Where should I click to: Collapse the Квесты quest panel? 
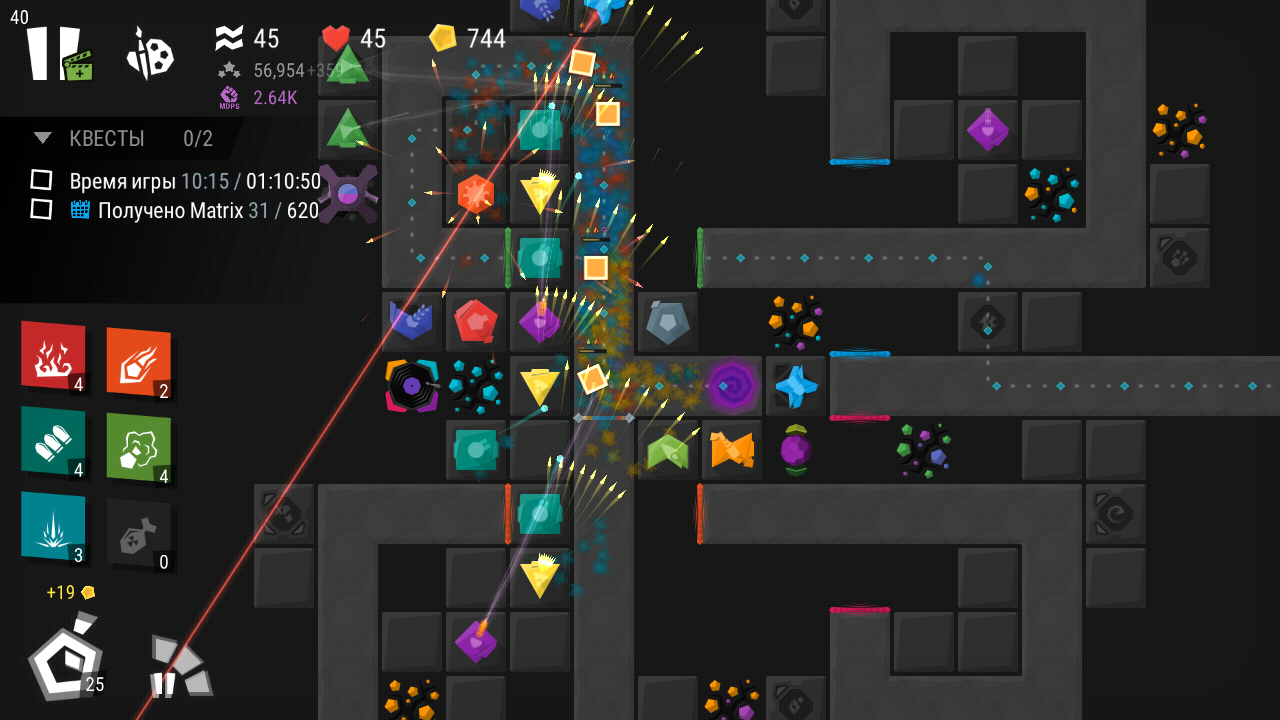[x=43, y=138]
